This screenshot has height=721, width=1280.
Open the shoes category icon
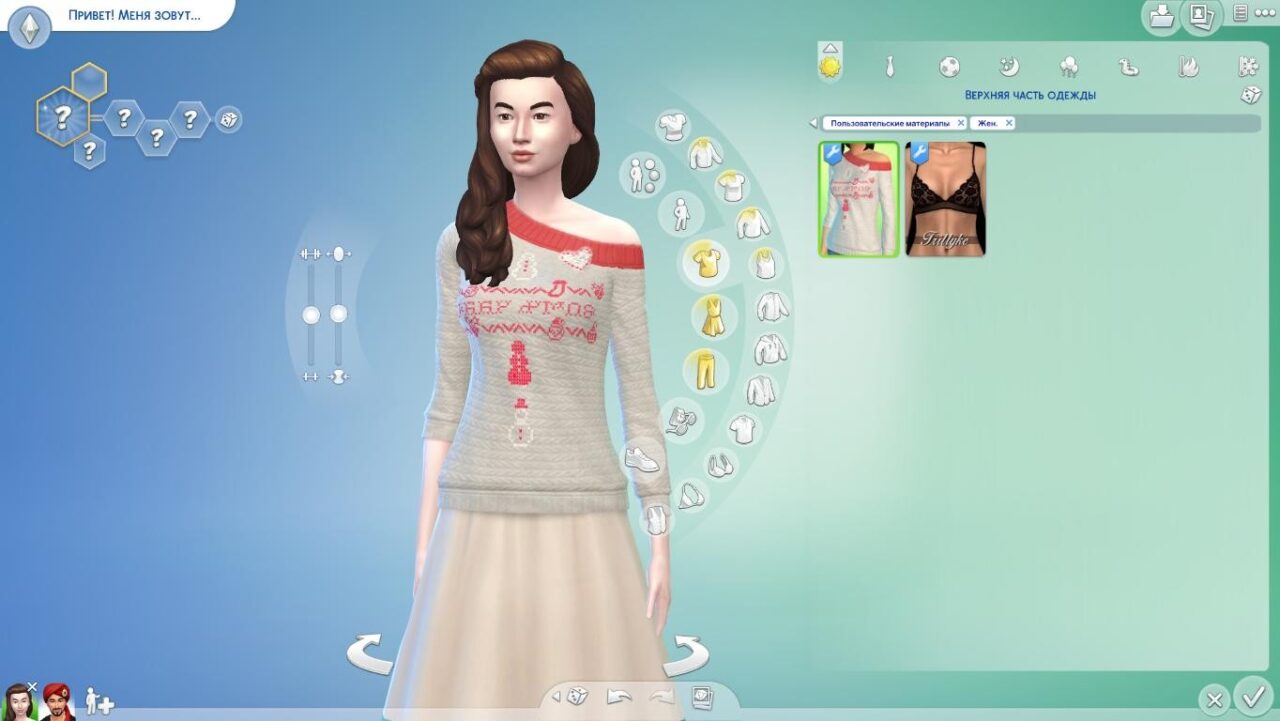click(x=641, y=459)
